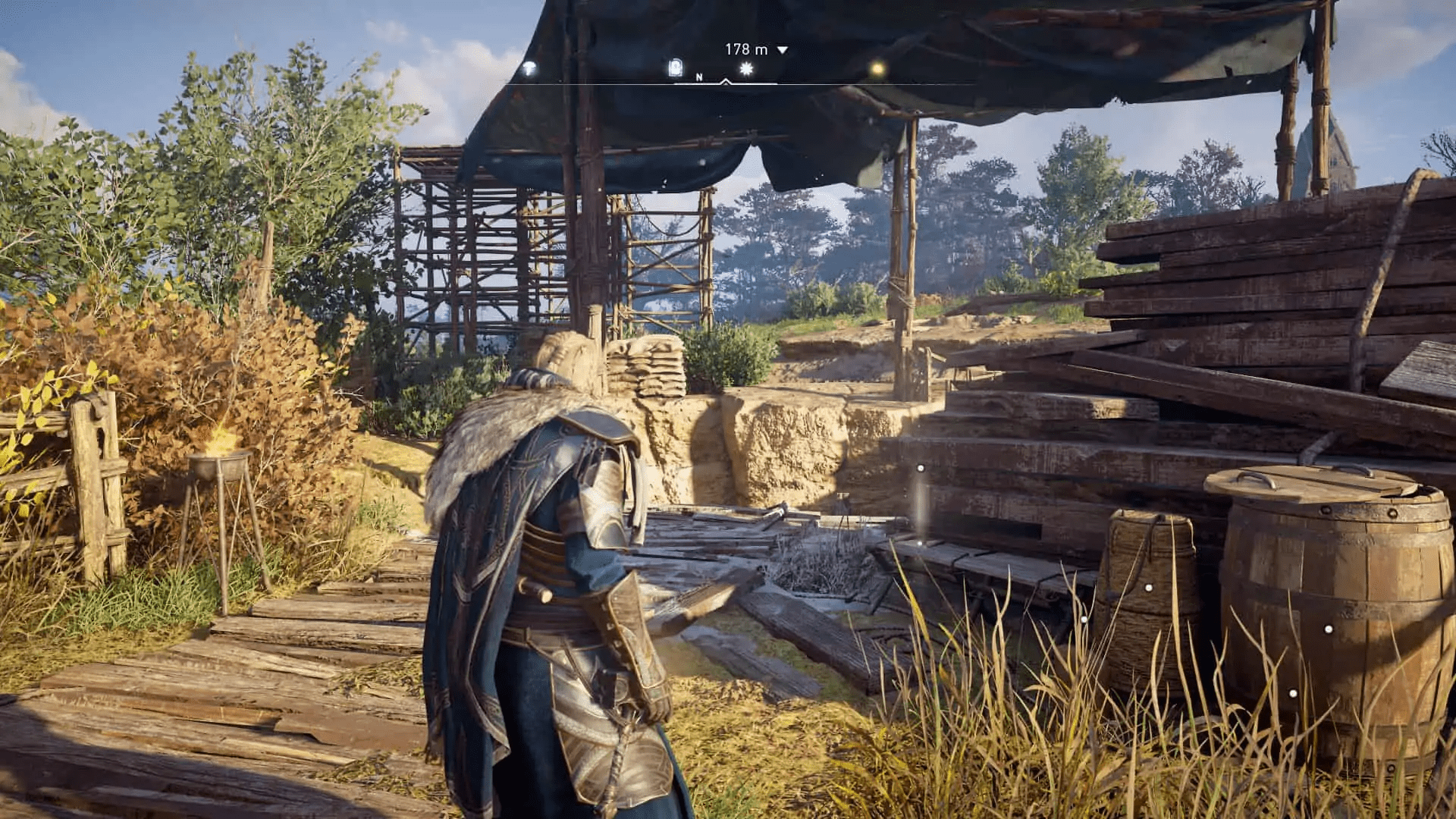
Task: Click the upper glint on the trench timber wall
Action: [921, 468]
